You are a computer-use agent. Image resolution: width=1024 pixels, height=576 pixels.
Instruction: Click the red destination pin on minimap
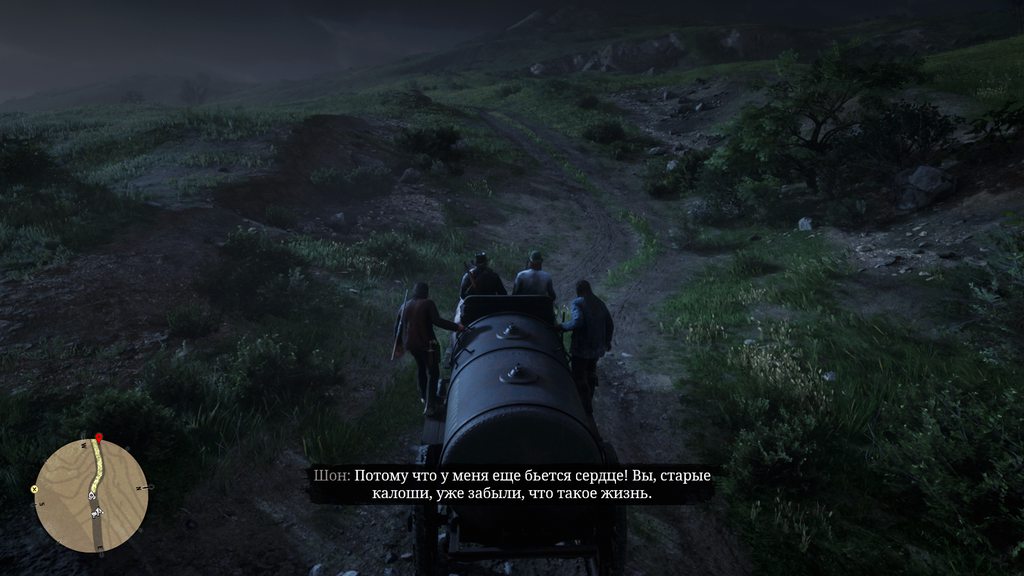tap(98, 438)
